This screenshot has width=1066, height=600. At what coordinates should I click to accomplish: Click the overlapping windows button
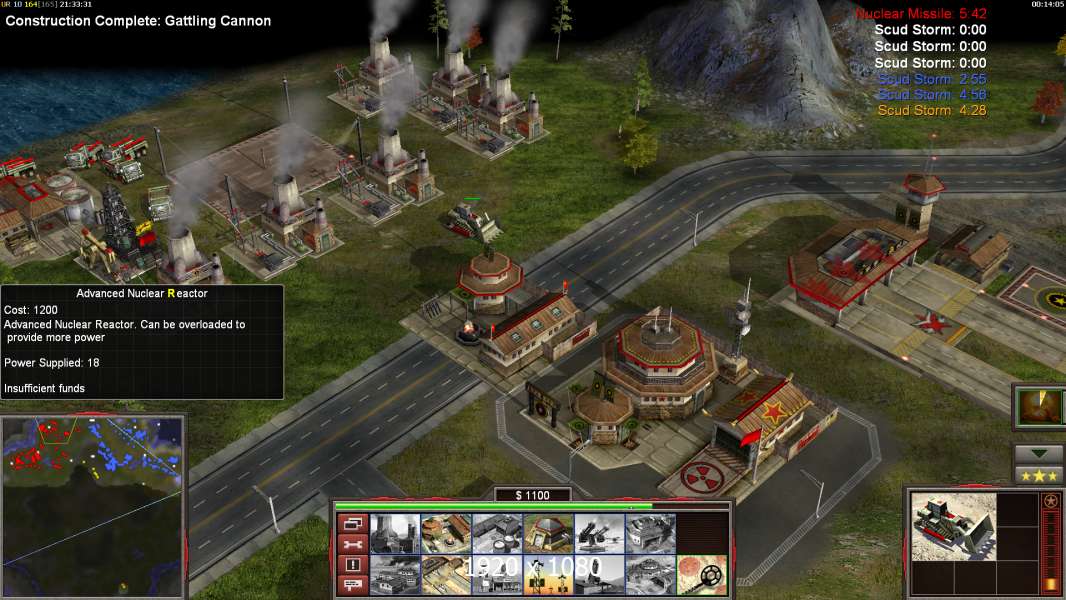[x=353, y=523]
